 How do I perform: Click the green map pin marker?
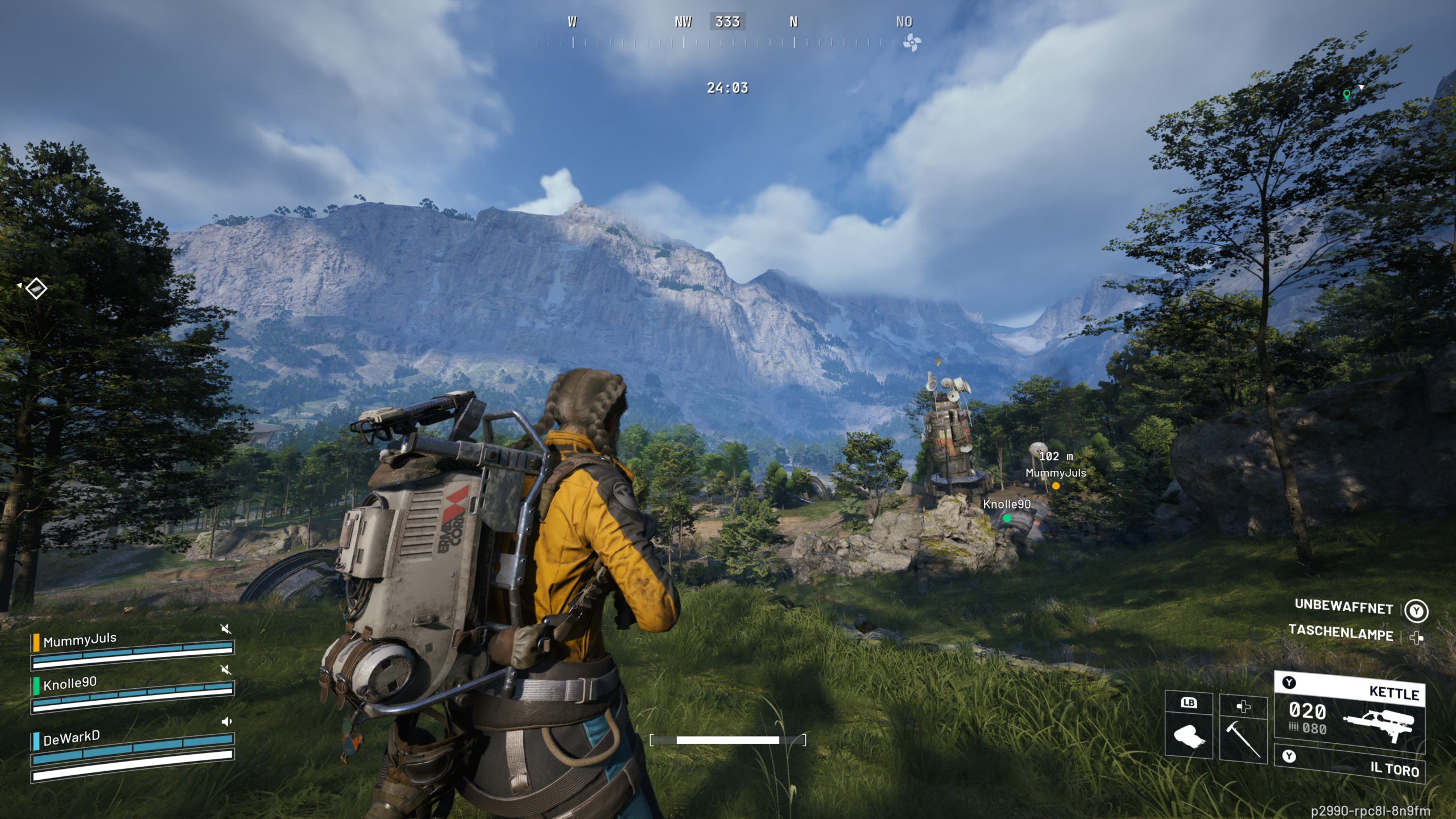click(x=1346, y=94)
